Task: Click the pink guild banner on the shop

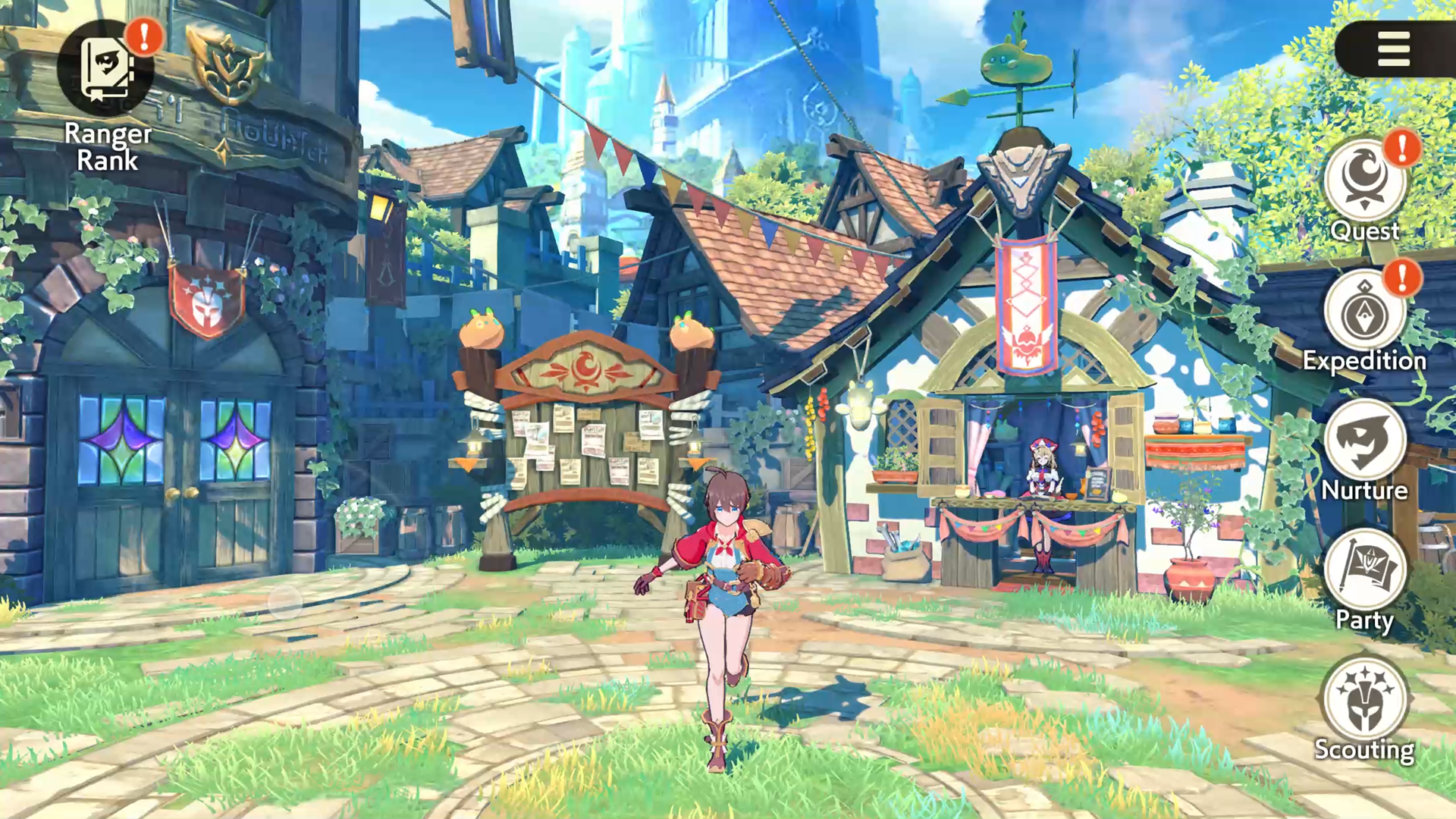Action: (x=1028, y=296)
